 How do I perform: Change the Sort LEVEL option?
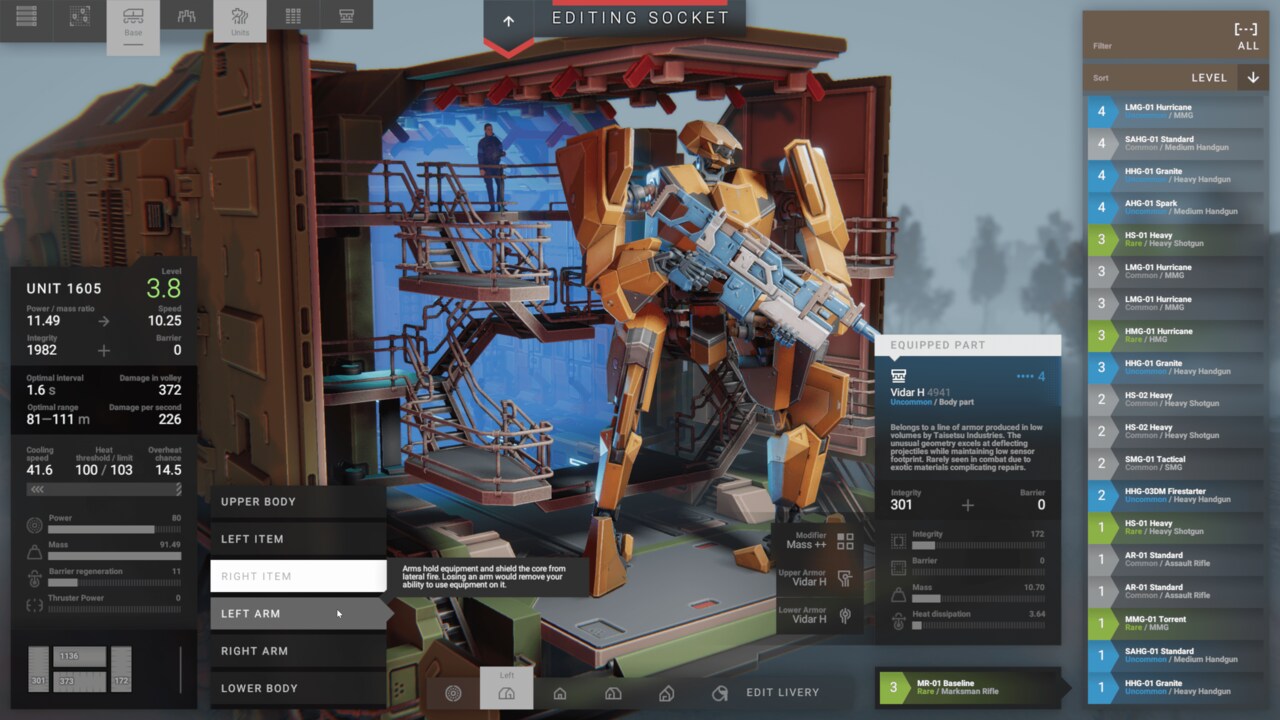(1209, 77)
